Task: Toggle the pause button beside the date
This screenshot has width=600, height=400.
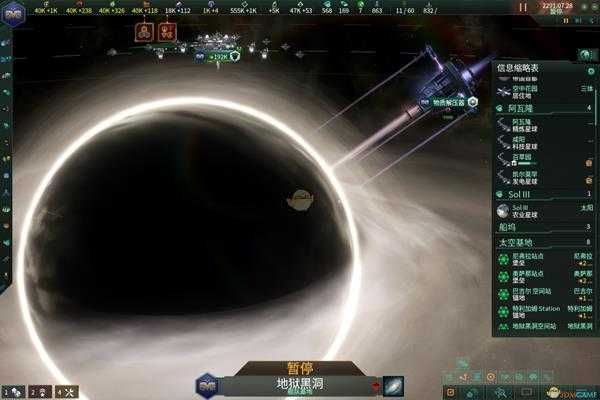Action: (x=521, y=8)
